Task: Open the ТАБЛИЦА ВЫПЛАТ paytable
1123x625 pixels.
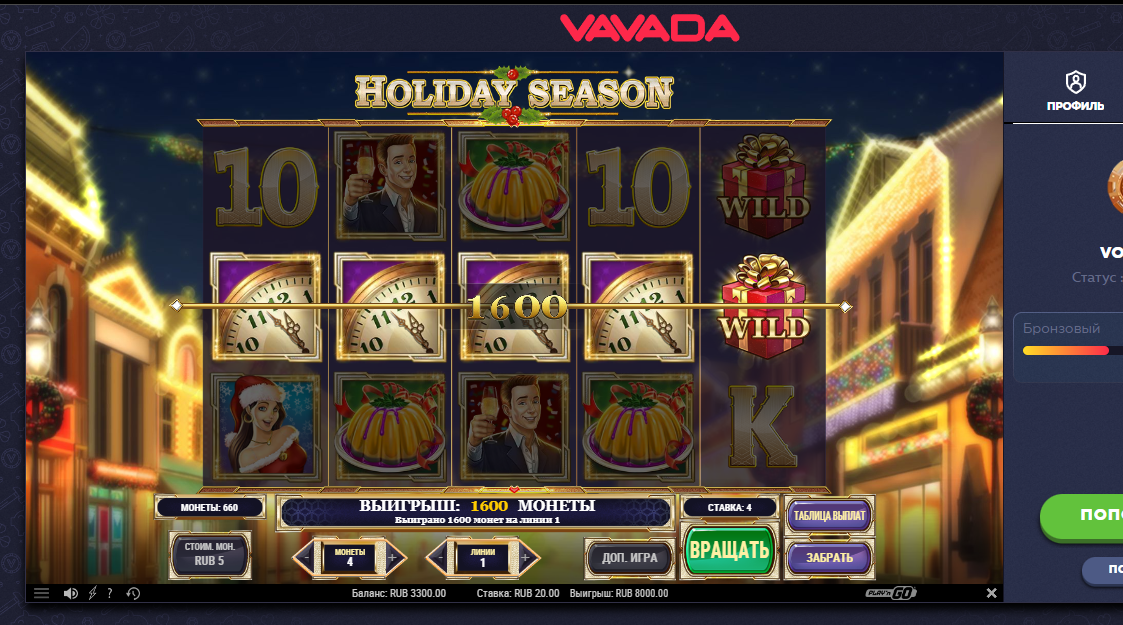Action: tap(829, 516)
